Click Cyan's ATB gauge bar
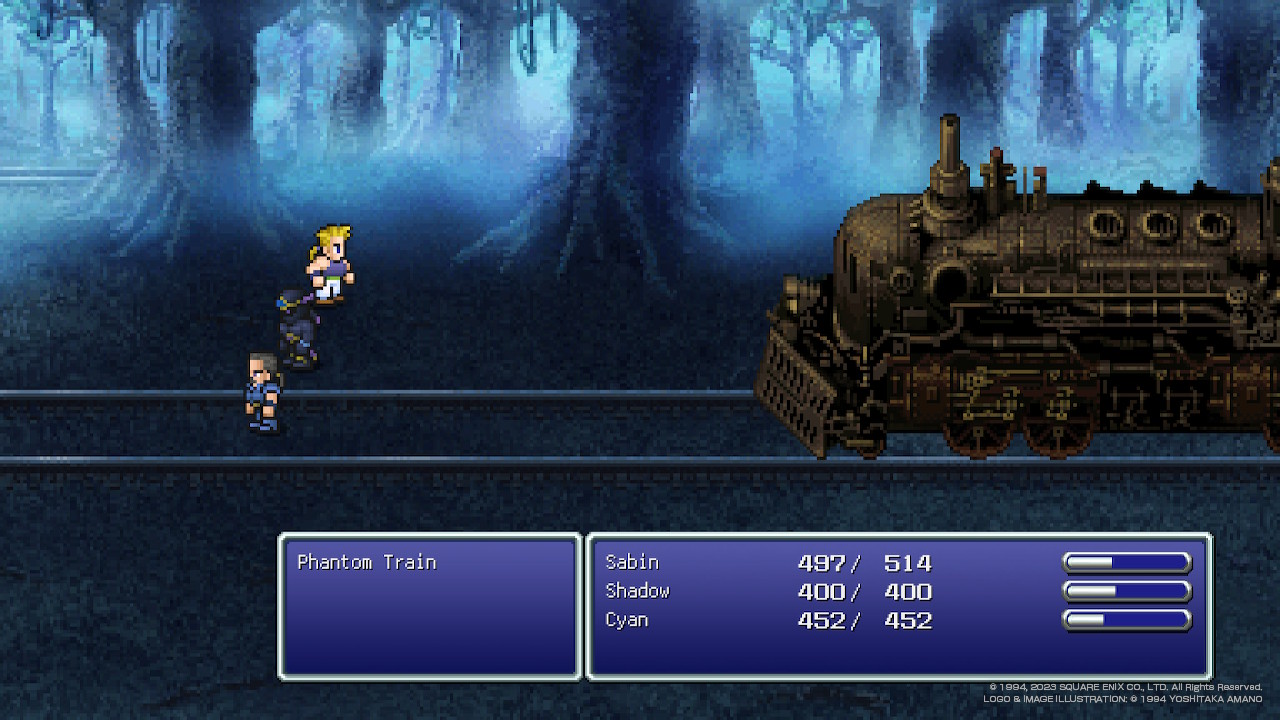1280x720 pixels. (x=1128, y=620)
